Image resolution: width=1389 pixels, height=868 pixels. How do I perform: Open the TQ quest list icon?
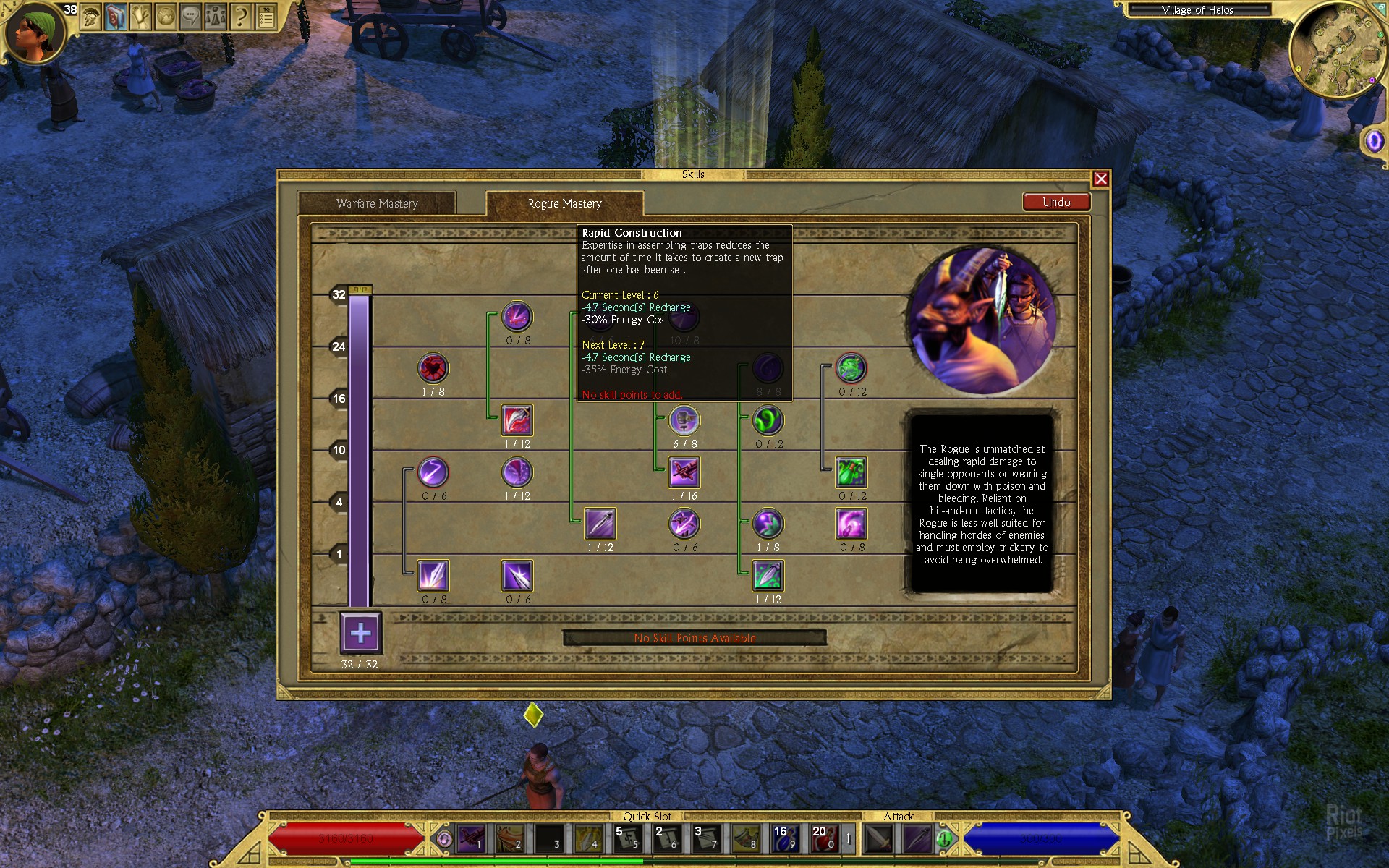coord(266,16)
